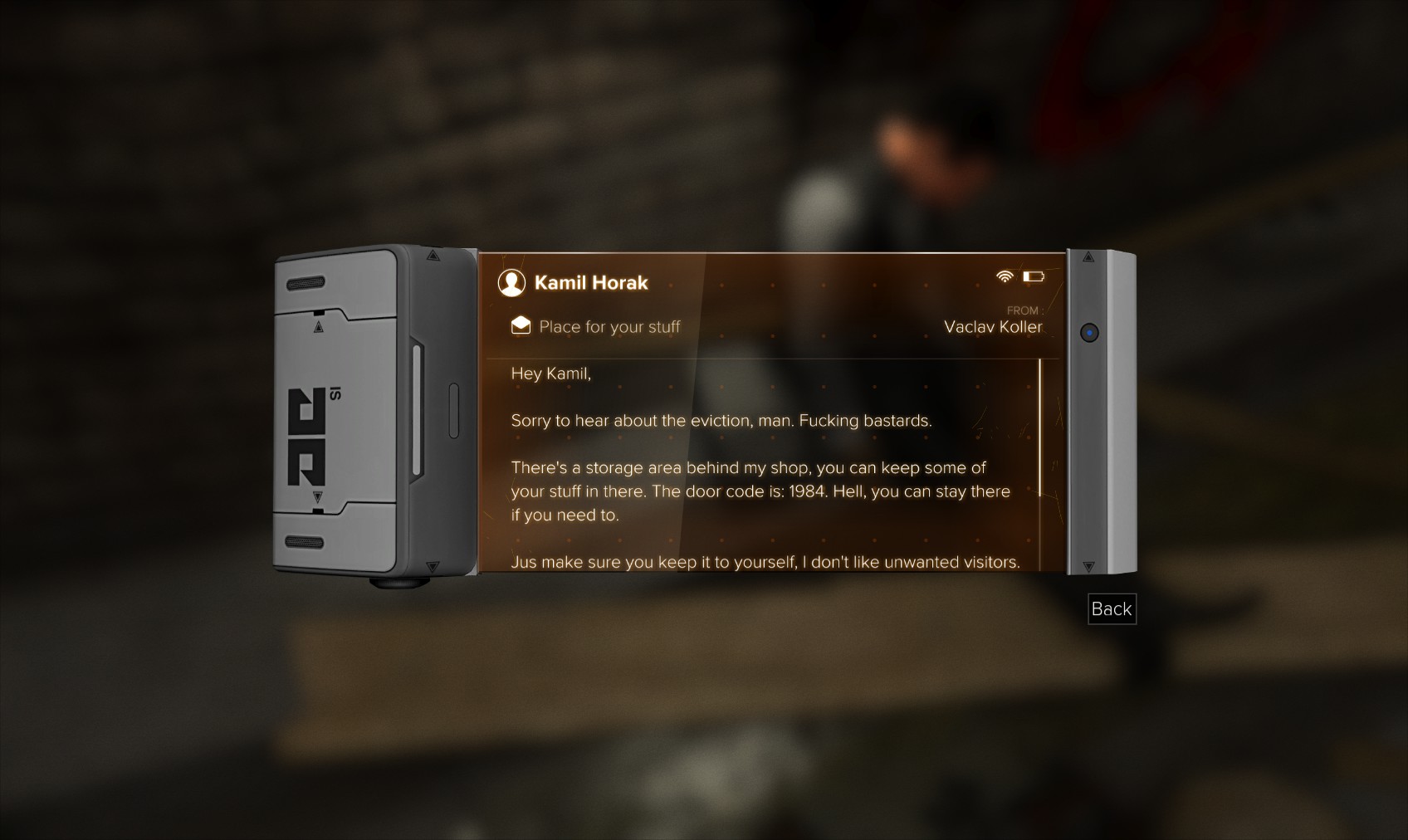
Task: Click the Back button
Action: pos(1111,609)
